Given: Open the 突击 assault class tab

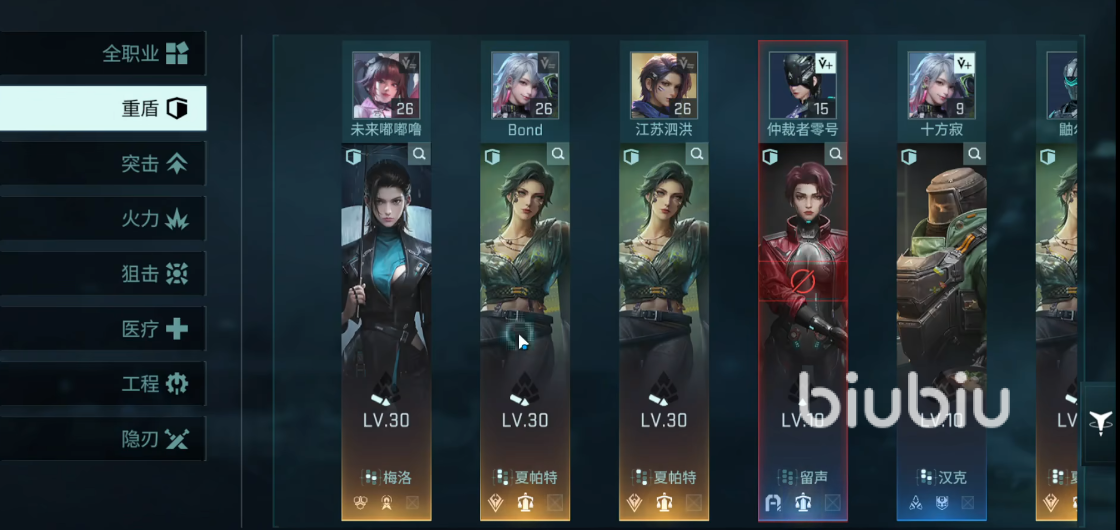Looking at the screenshot, I should point(103,163).
